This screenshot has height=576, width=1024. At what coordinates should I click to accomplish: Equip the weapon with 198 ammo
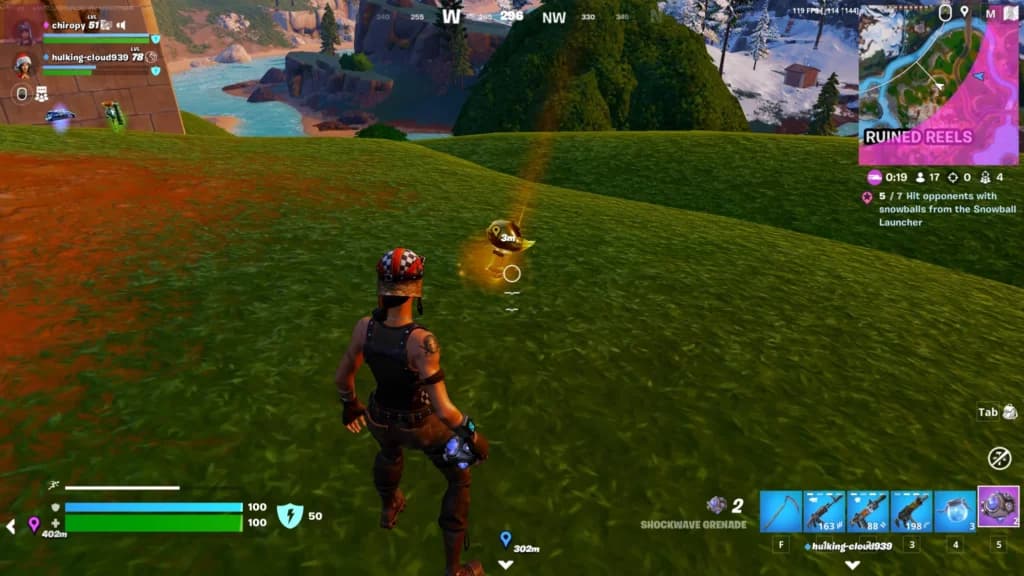(911, 511)
